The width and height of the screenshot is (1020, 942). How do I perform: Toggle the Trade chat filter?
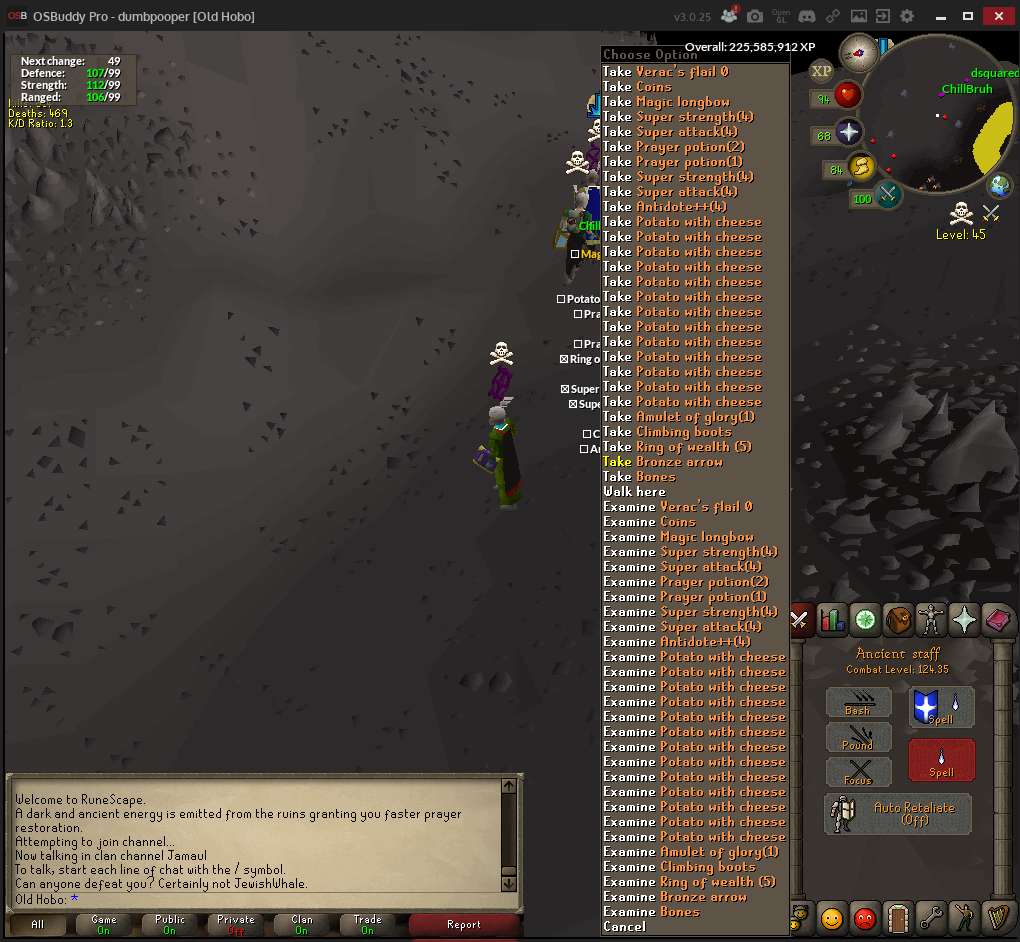pos(367,925)
